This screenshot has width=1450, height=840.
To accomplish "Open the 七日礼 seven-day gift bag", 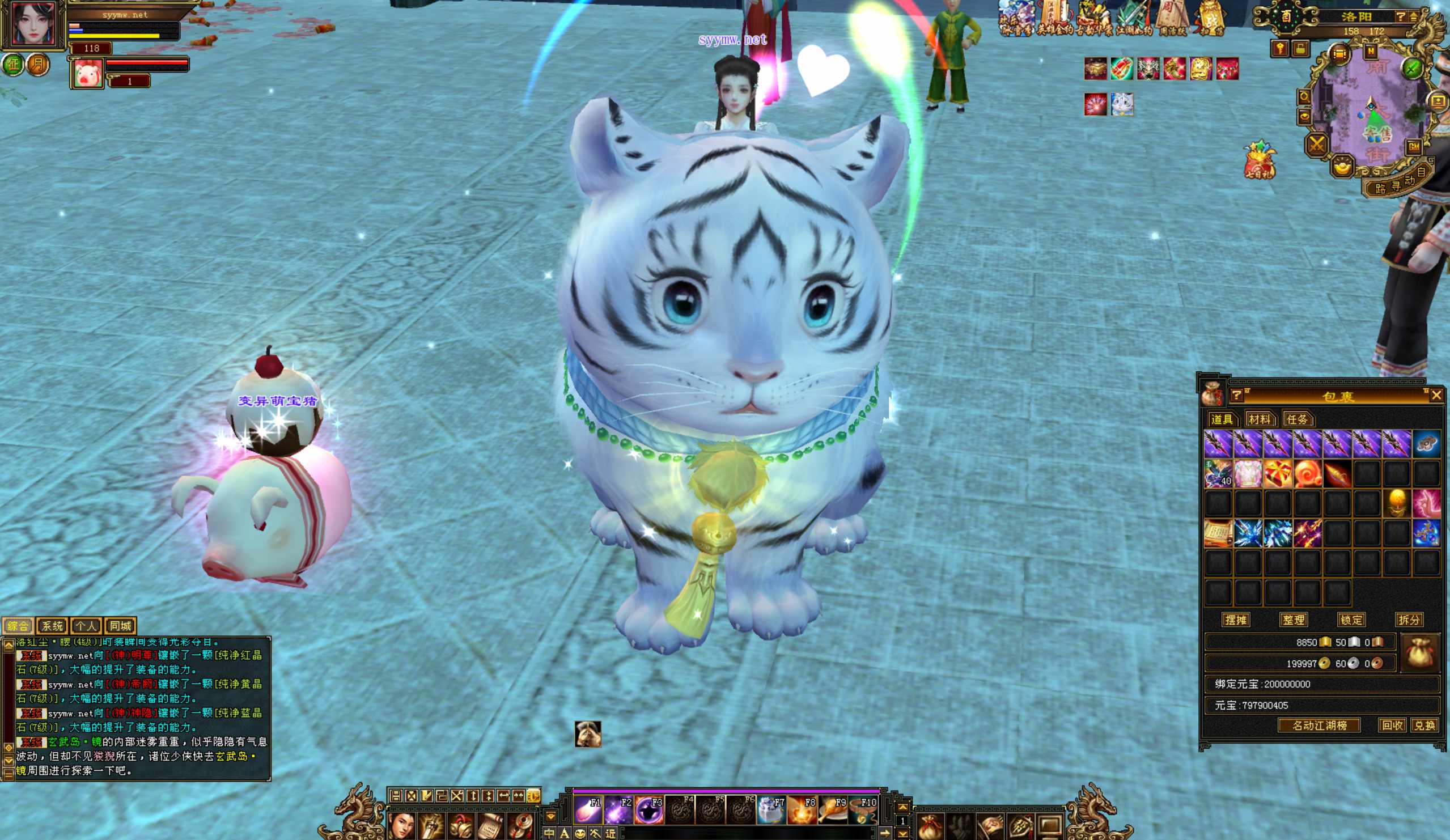I will tap(1260, 160).
